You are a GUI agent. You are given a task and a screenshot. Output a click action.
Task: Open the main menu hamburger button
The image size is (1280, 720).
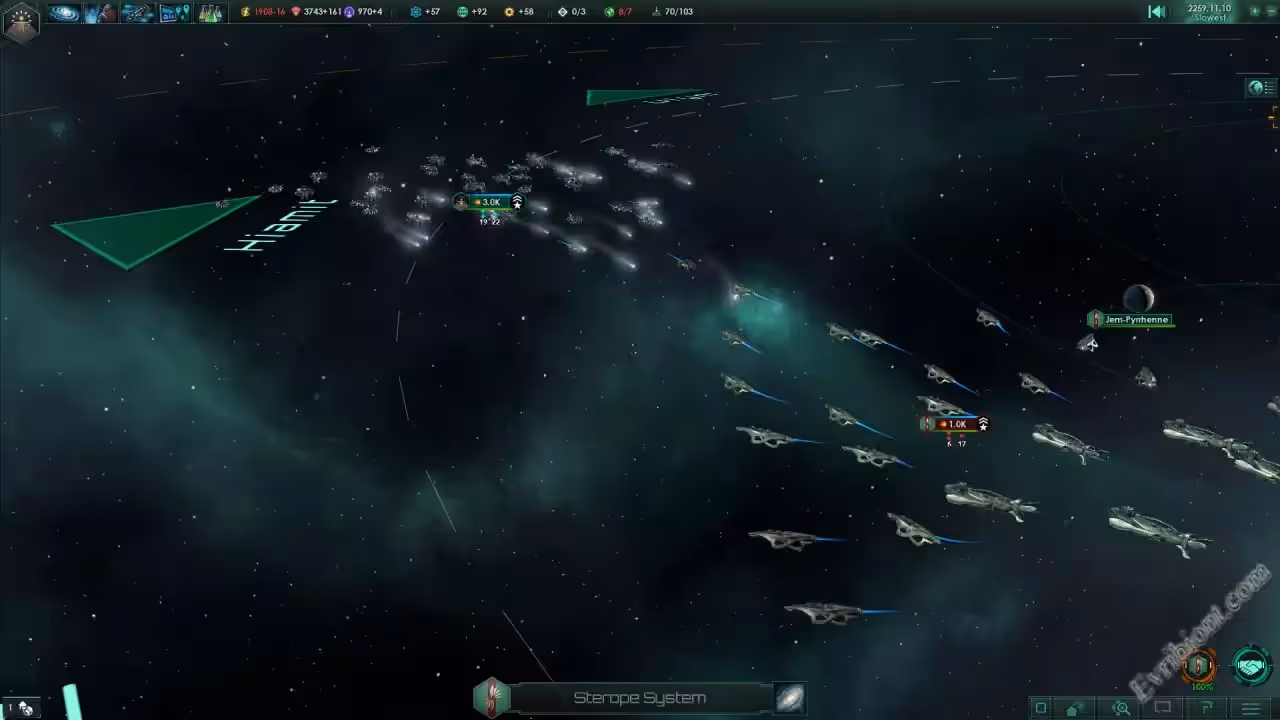click(1250, 708)
